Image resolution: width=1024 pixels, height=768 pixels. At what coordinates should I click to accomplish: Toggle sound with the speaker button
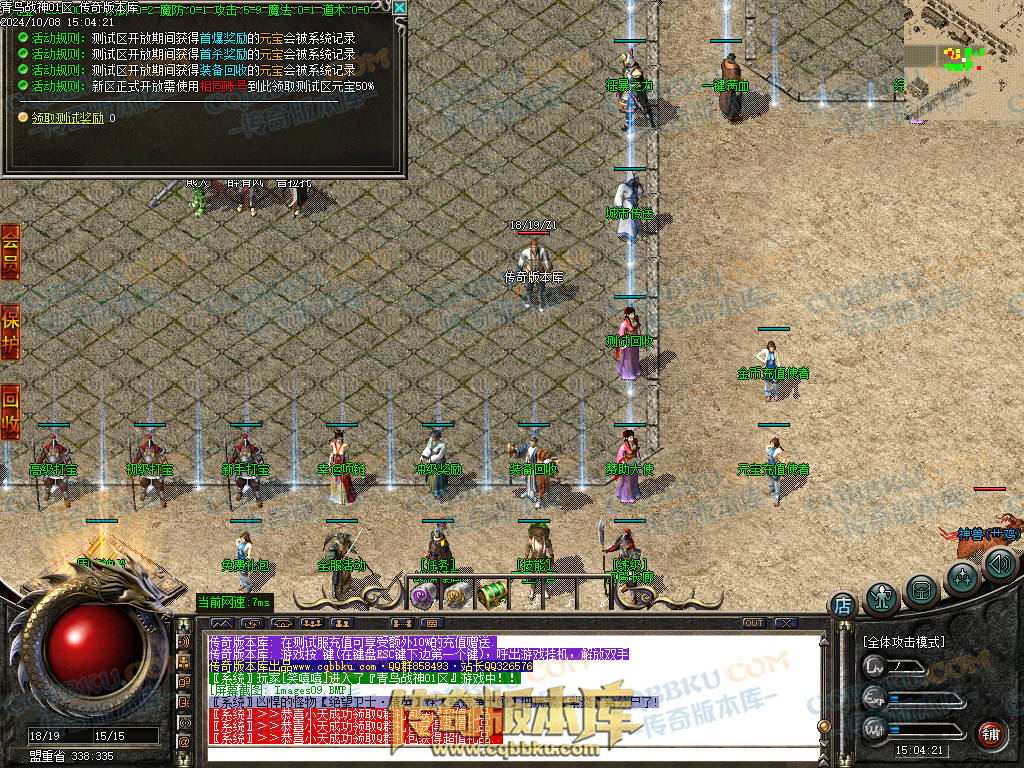pos(999,566)
